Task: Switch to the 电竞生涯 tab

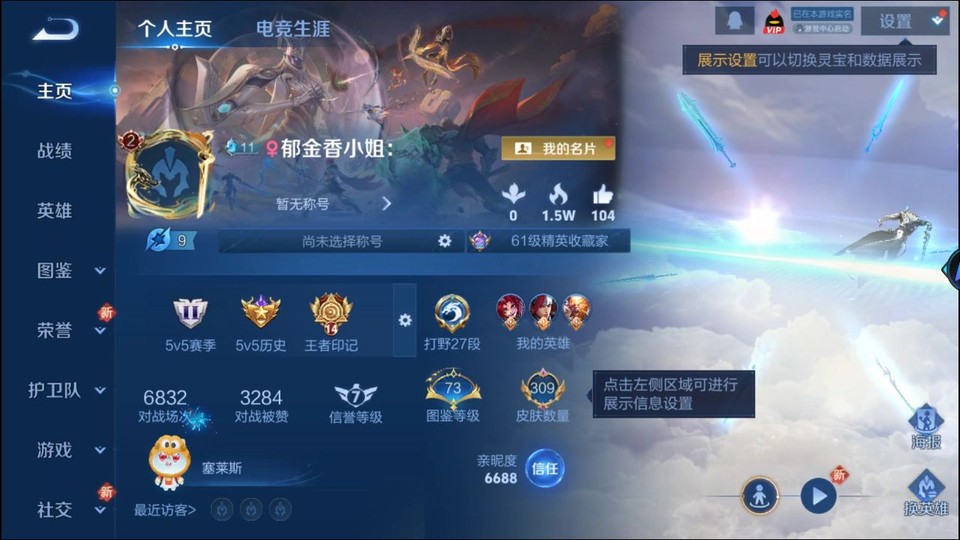Action: coord(292,29)
